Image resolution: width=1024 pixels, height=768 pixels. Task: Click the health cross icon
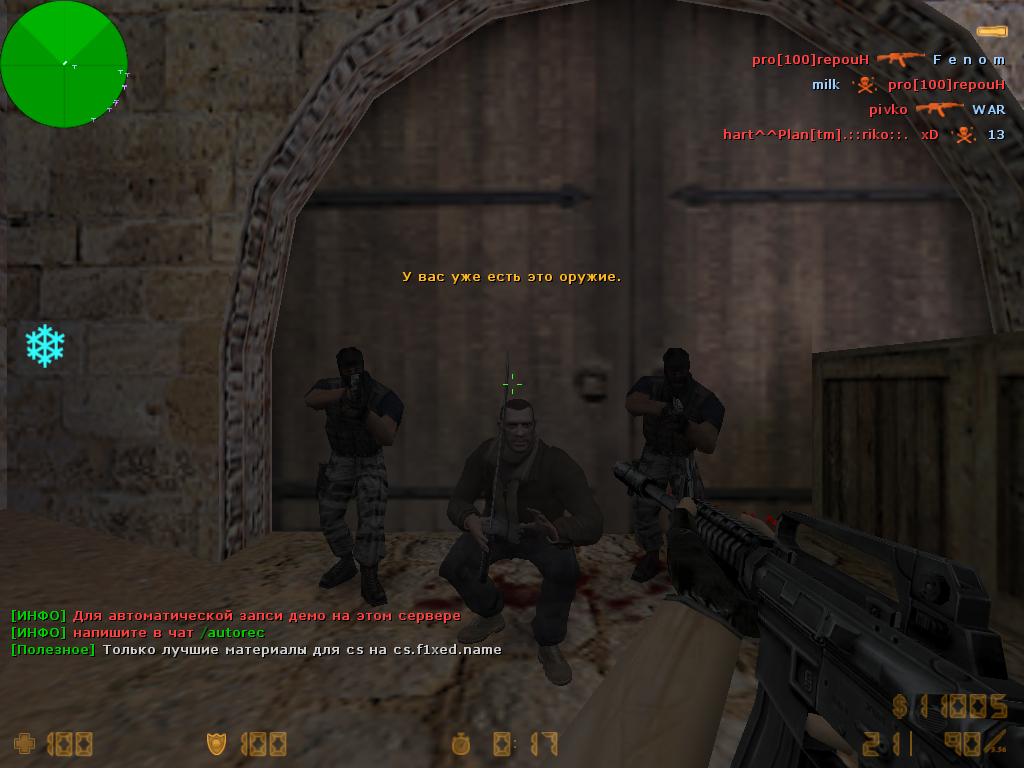tap(23, 743)
